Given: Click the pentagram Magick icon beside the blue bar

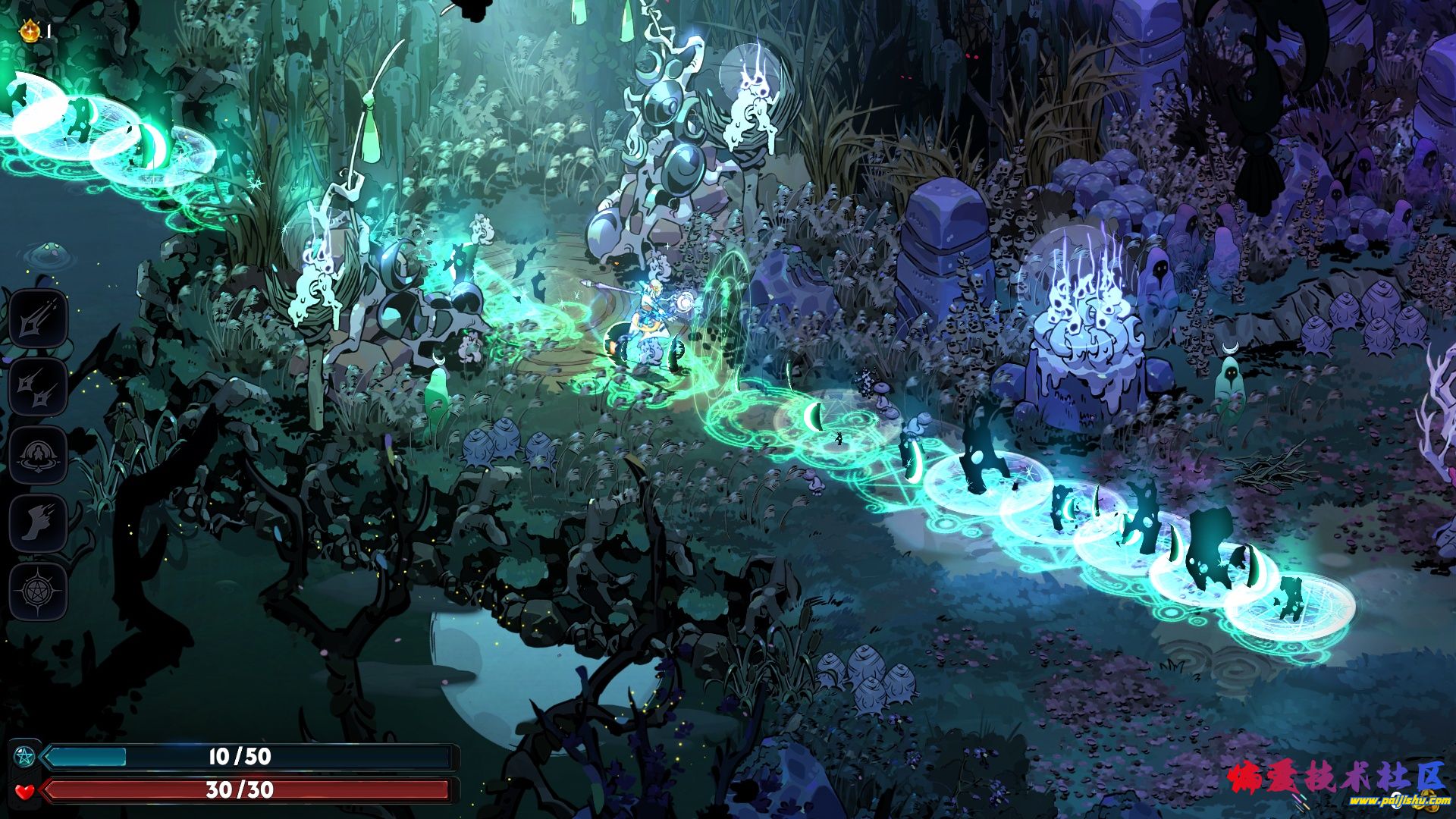Looking at the screenshot, I should (25, 756).
